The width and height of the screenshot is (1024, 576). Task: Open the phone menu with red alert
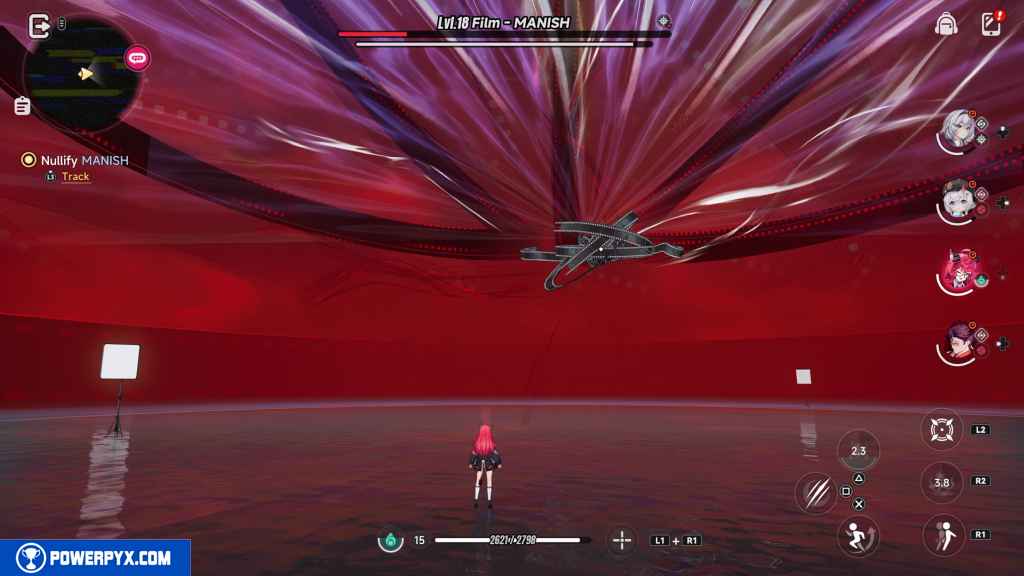click(991, 24)
